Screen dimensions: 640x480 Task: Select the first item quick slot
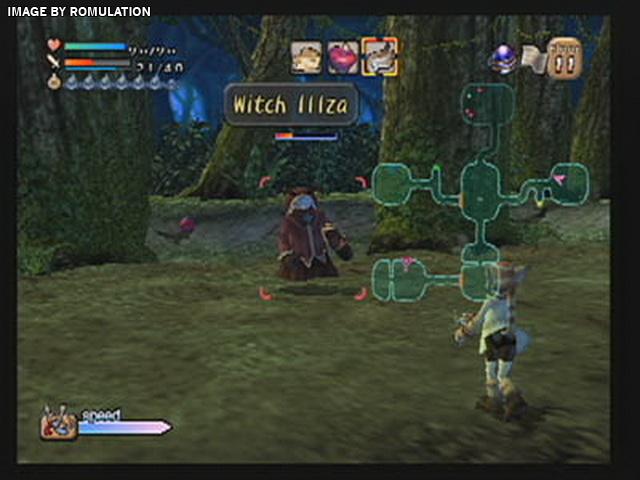(307, 57)
